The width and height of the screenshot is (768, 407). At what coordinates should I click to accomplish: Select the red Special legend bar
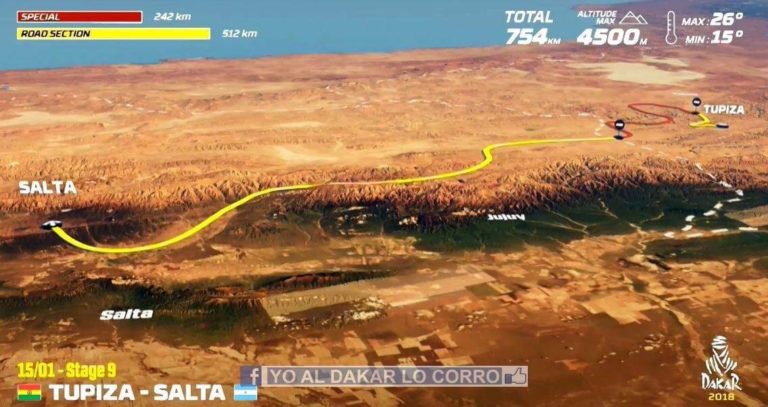tap(79, 16)
